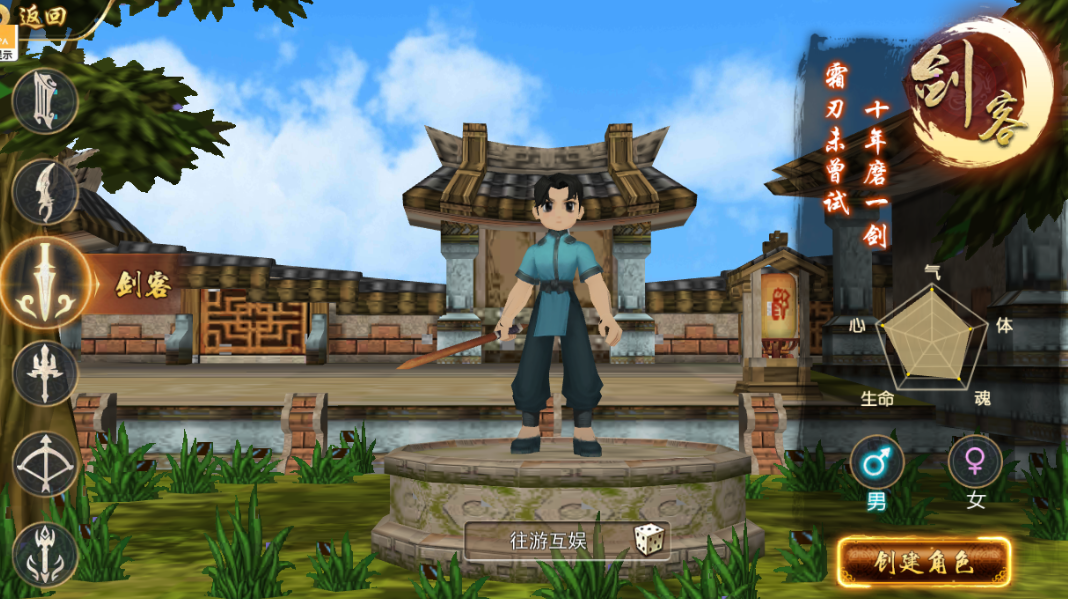Randomize the name with the dice button
1068x599 pixels.
pos(648,540)
